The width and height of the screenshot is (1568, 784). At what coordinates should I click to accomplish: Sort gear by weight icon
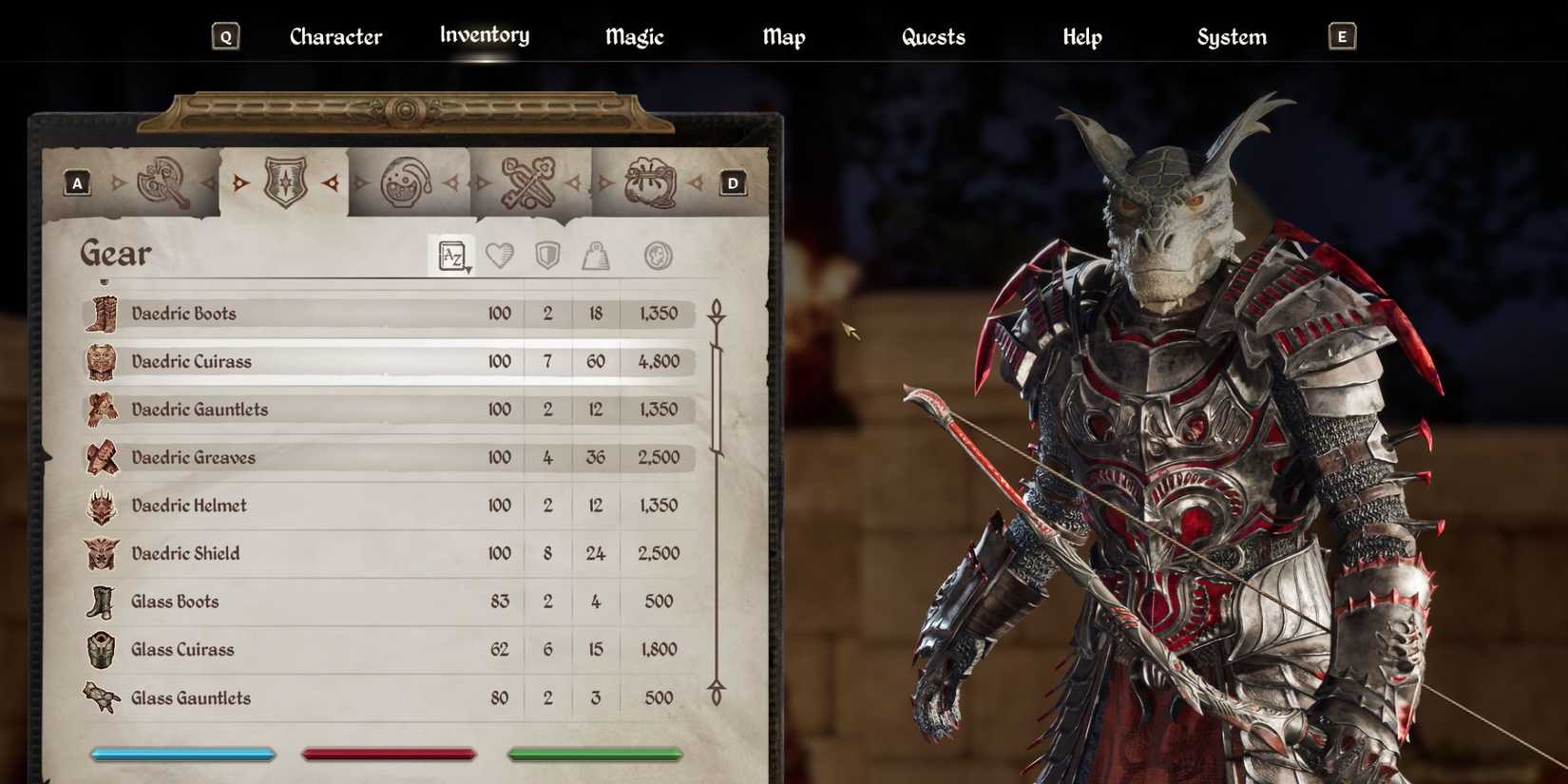pos(596,254)
